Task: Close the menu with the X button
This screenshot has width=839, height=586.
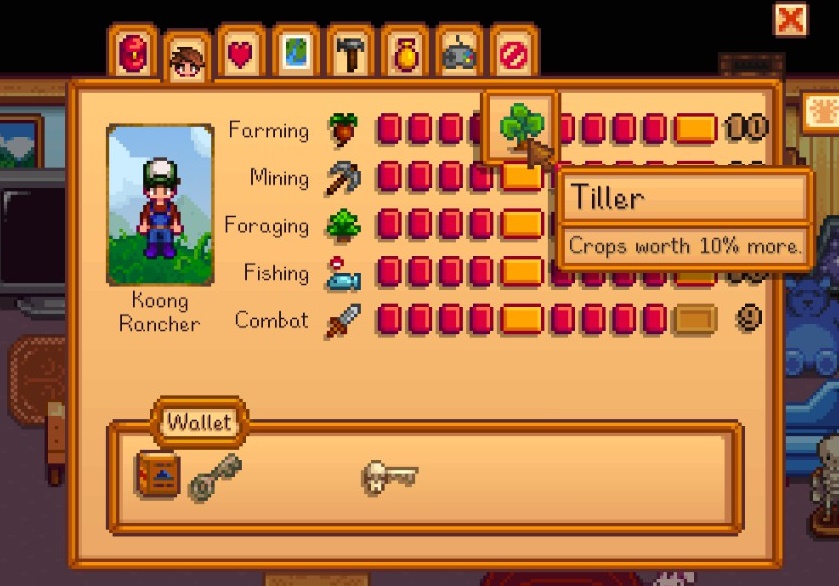Action: [x=790, y=19]
